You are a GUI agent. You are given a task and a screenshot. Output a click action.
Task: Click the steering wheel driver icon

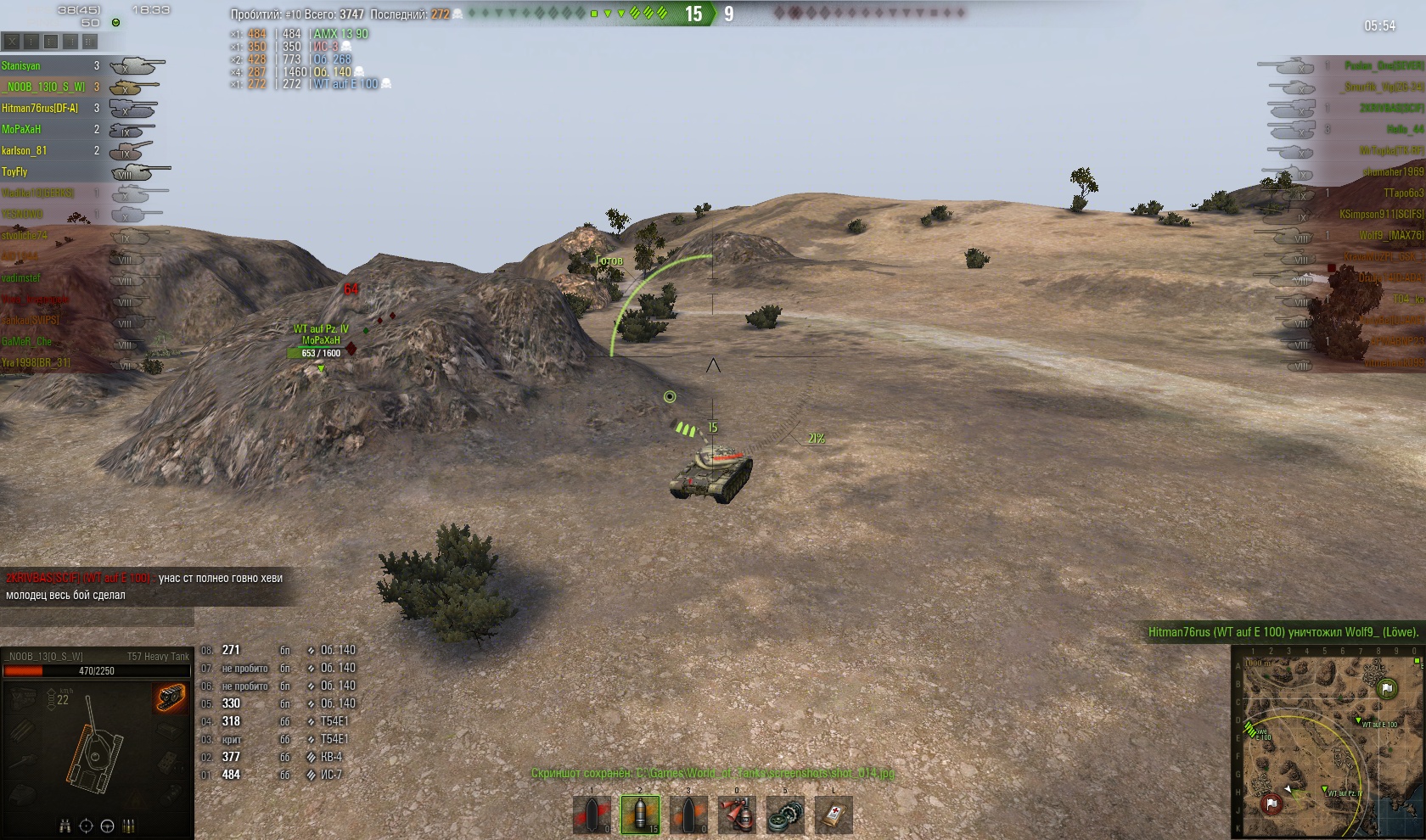coord(107,826)
